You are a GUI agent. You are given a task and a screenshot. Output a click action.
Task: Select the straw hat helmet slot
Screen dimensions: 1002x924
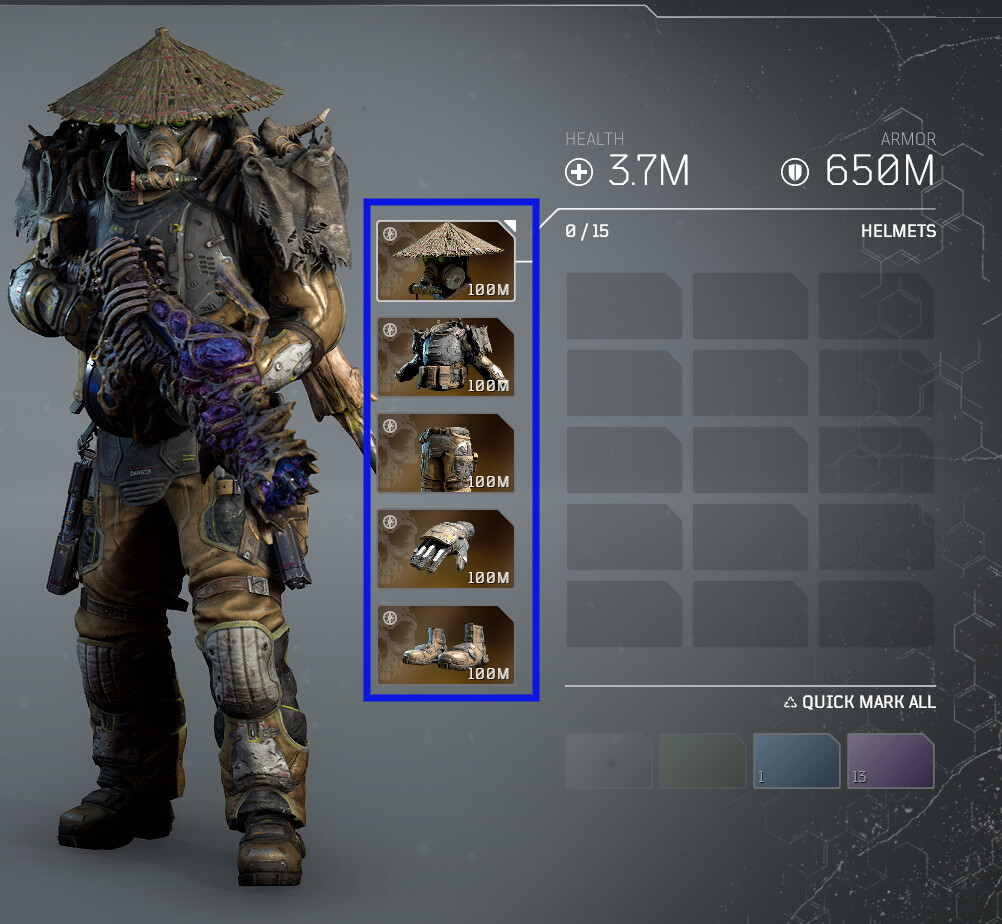point(445,261)
